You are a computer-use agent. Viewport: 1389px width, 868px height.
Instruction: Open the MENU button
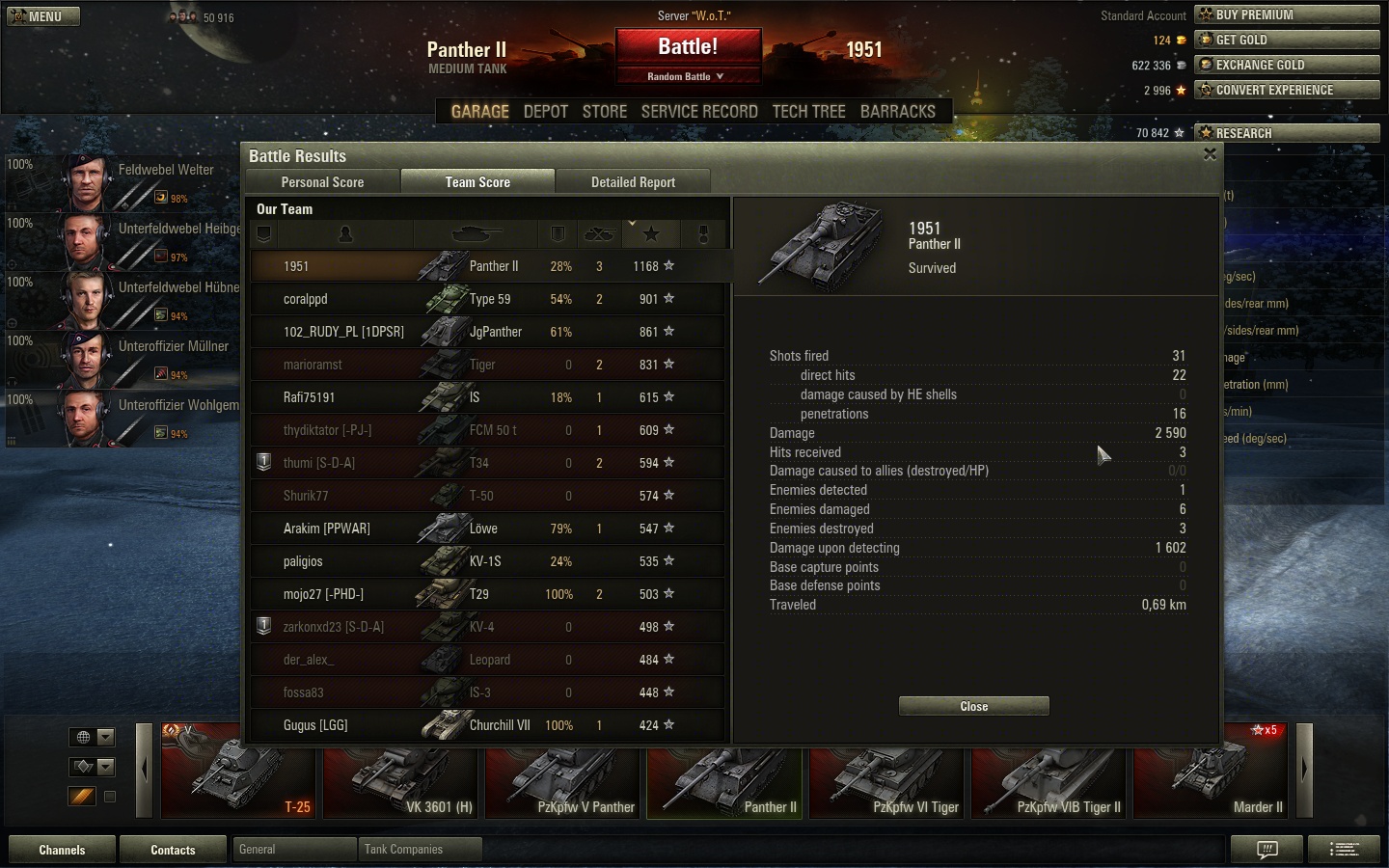click(x=43, y=16)
